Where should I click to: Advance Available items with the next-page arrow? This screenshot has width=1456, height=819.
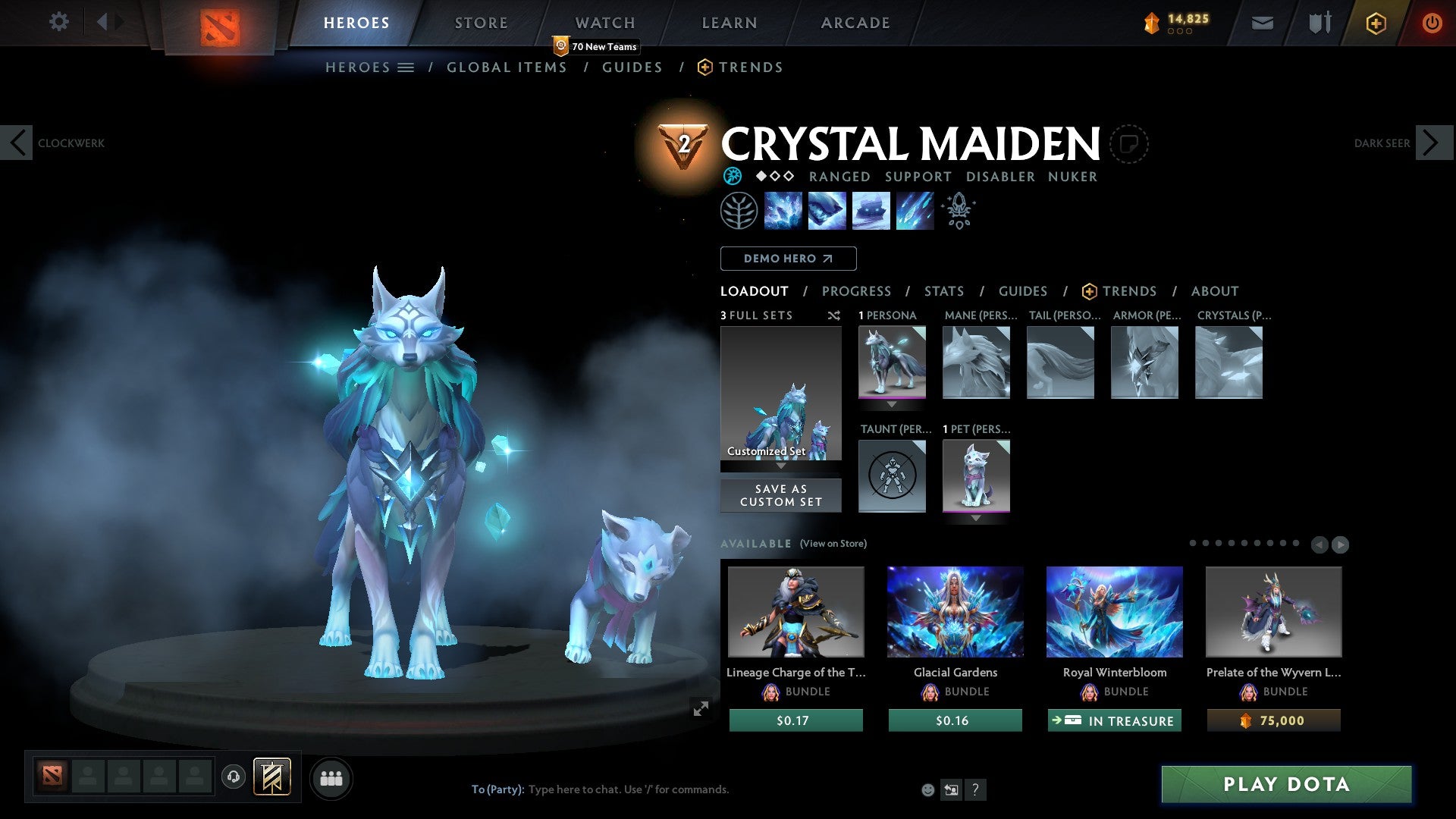pos(1339,544)
